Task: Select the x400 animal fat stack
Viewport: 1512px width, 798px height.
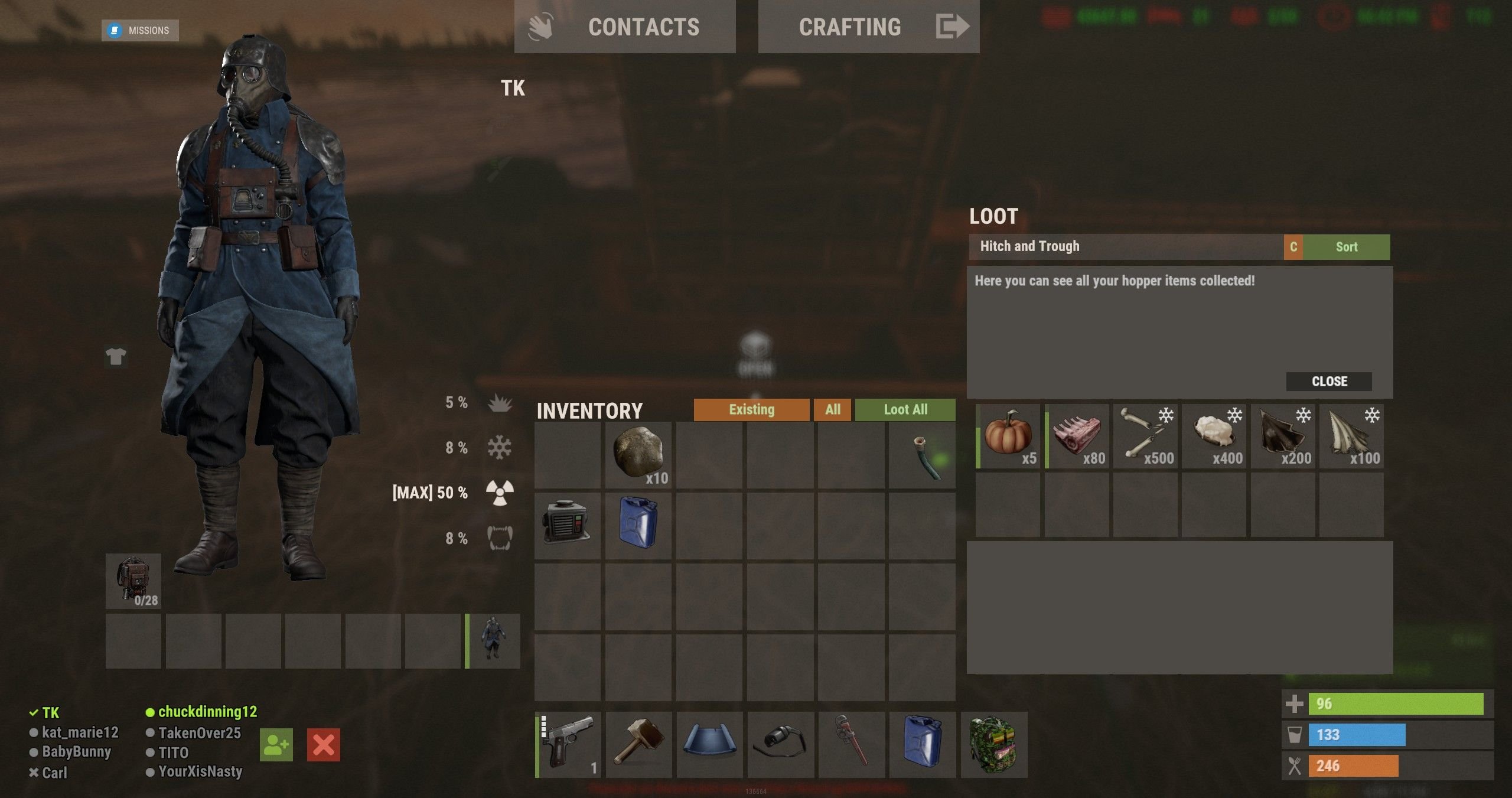Action: (1214, 437)
